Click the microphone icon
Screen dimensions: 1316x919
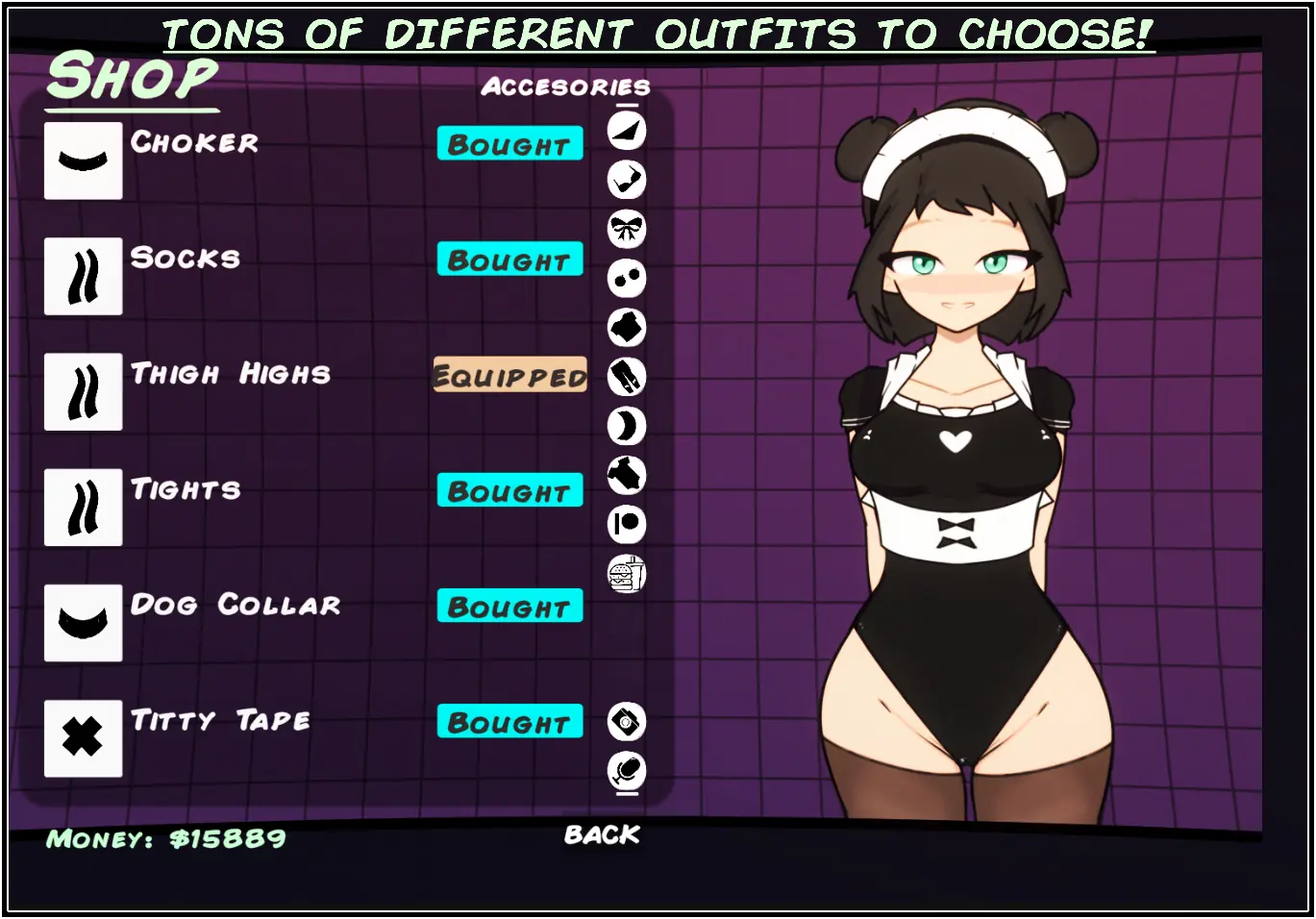point(627,770)
